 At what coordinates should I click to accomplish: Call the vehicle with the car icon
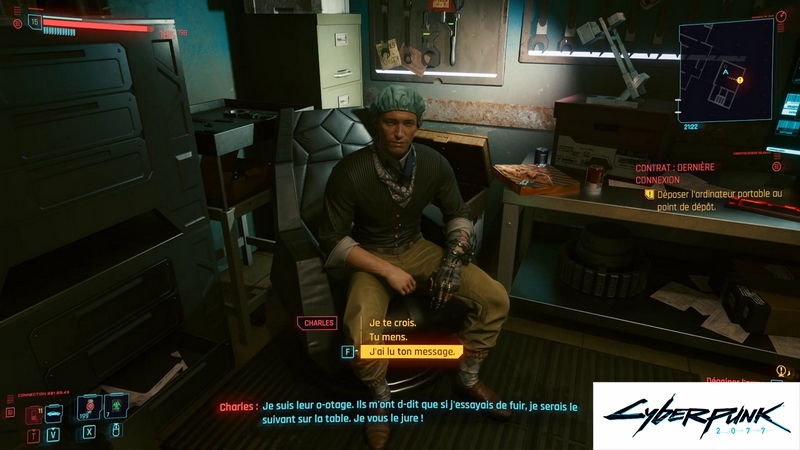coord(53,414)
